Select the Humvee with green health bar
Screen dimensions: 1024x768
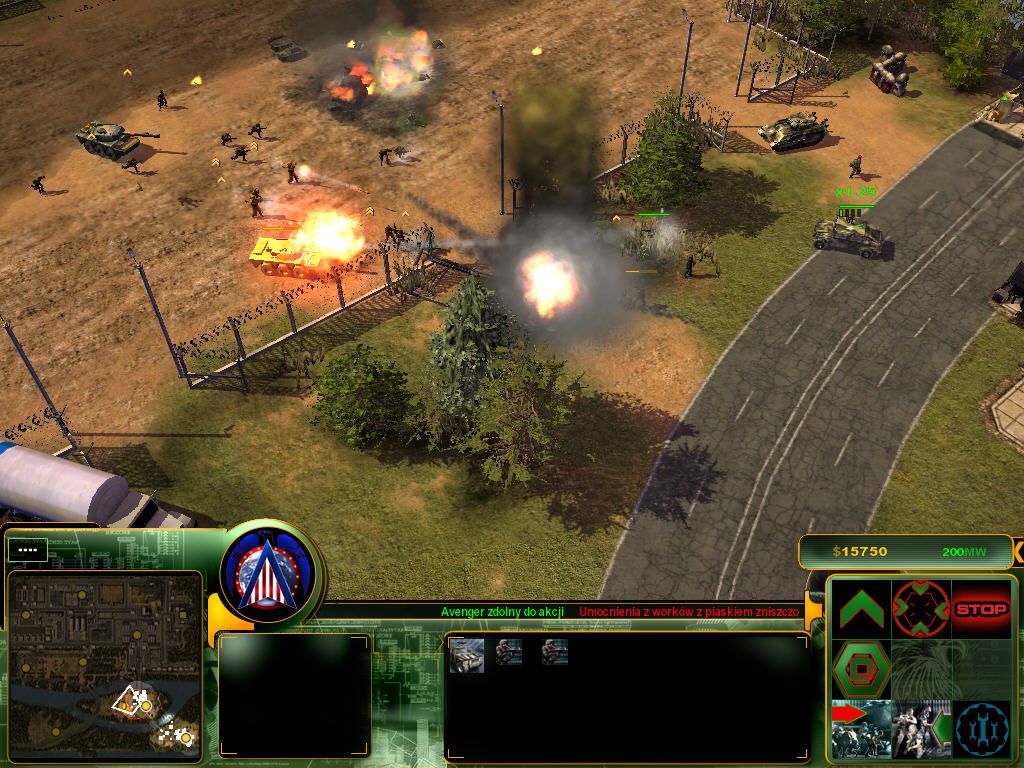[852, 236]
